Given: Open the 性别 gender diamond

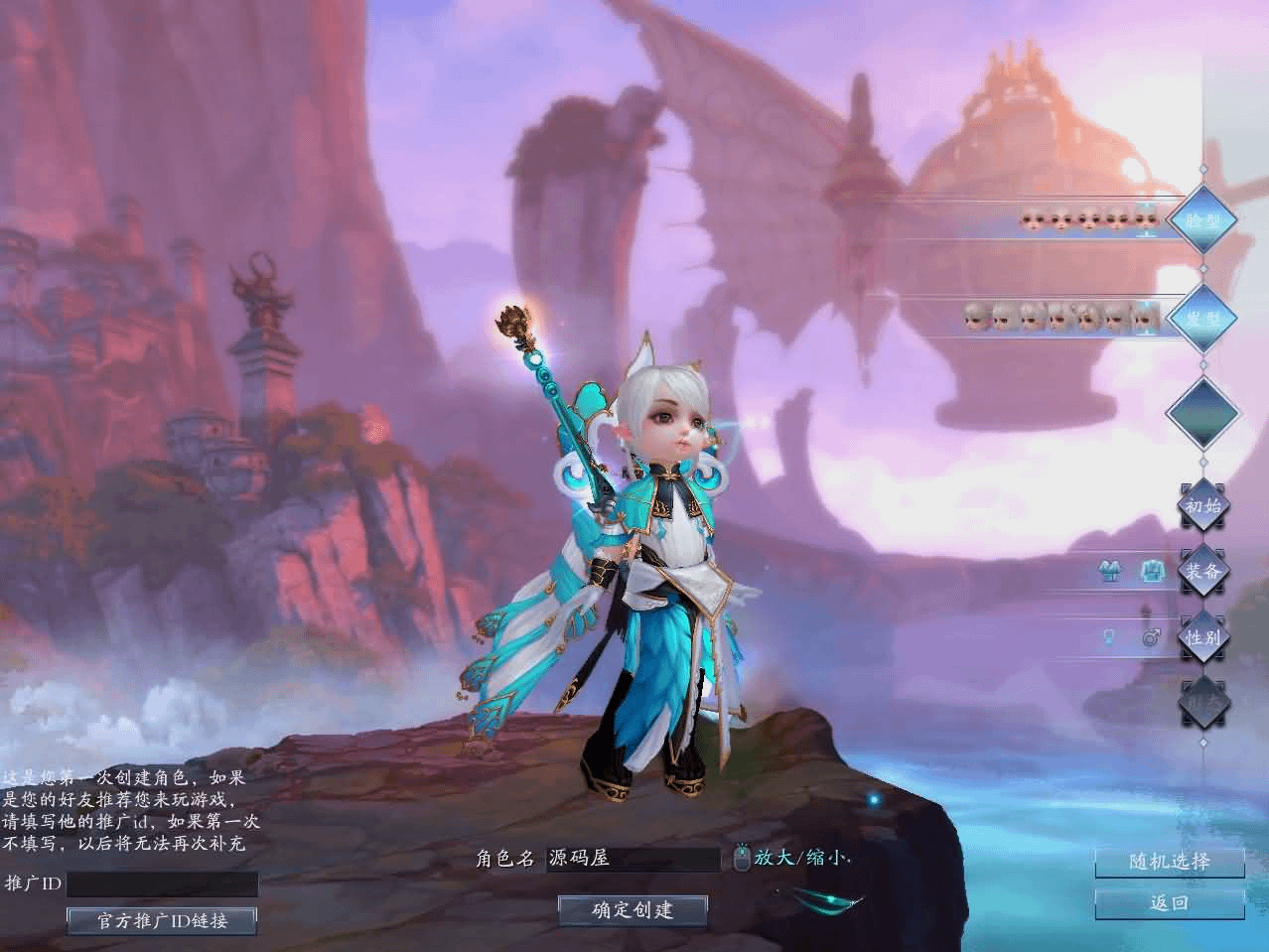Looking at the screenshot, I should [x=1202, y=636].
